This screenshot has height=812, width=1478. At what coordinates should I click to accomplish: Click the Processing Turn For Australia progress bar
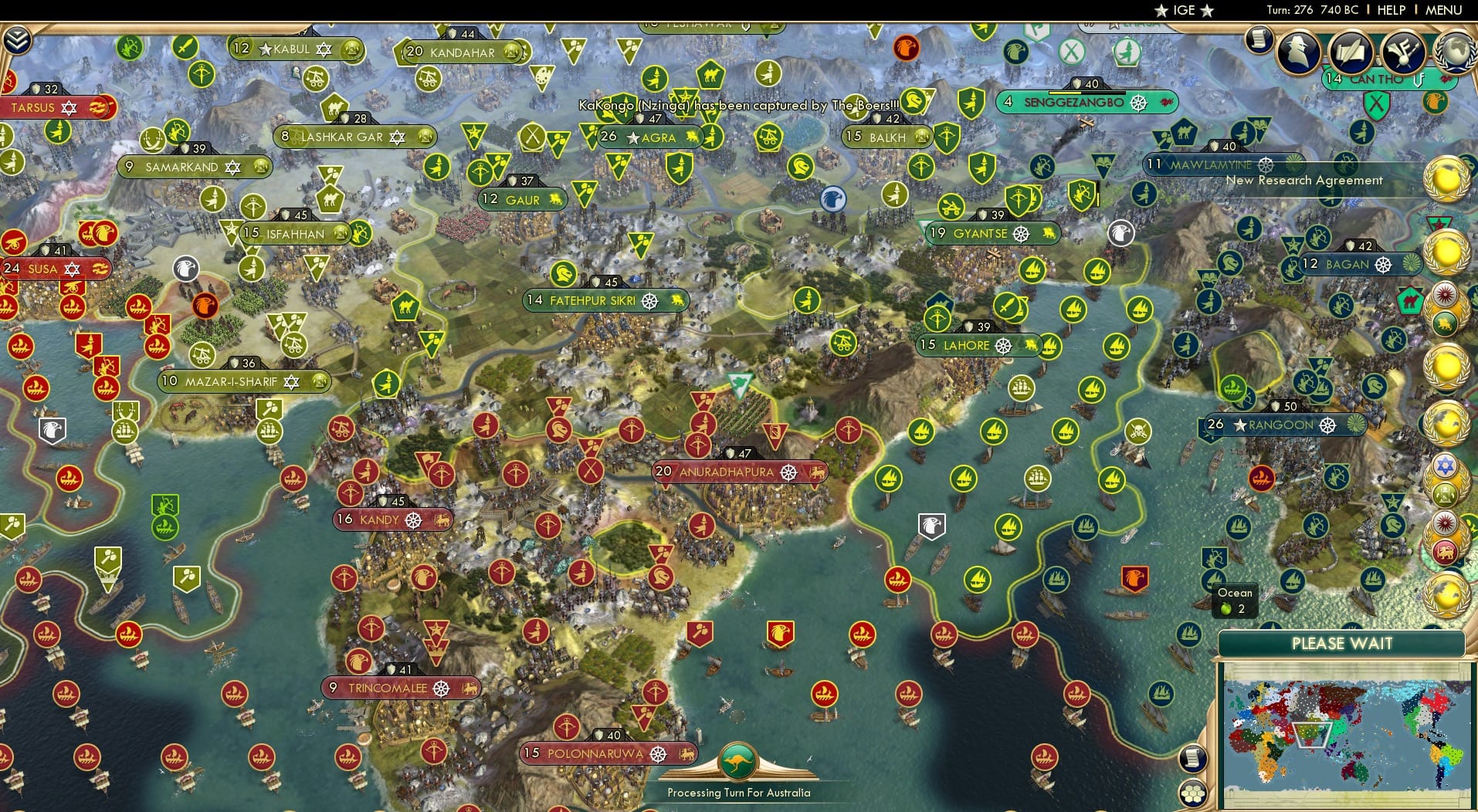739,792
